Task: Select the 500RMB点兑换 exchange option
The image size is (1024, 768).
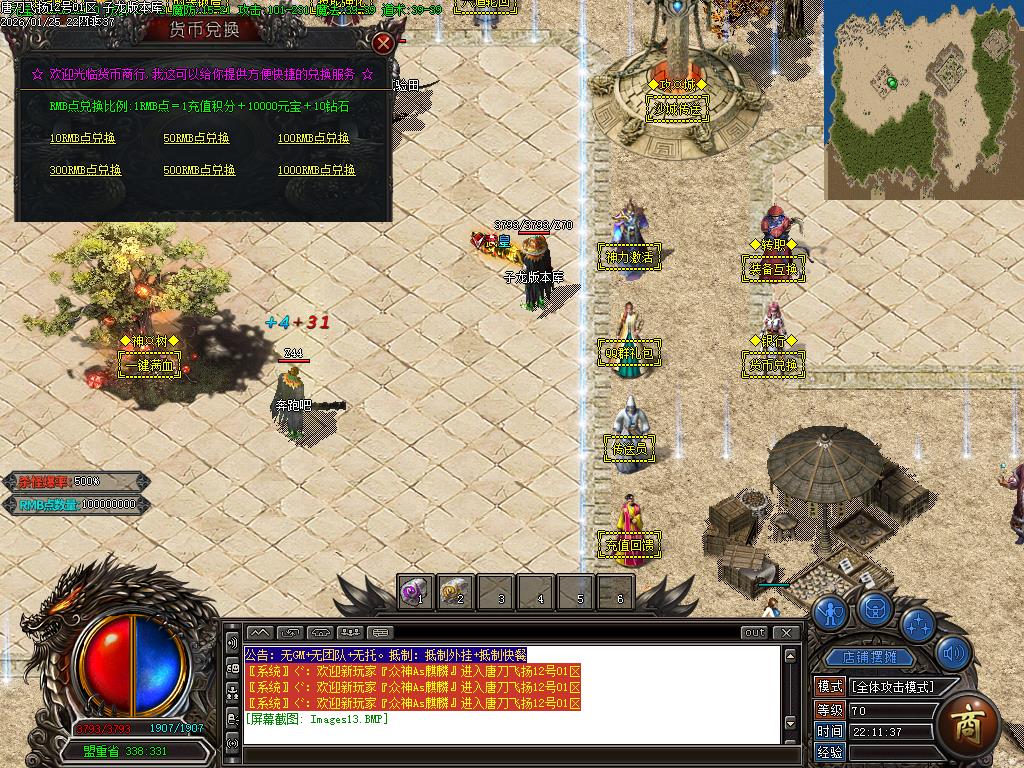Action: click(x=199, y=171)
